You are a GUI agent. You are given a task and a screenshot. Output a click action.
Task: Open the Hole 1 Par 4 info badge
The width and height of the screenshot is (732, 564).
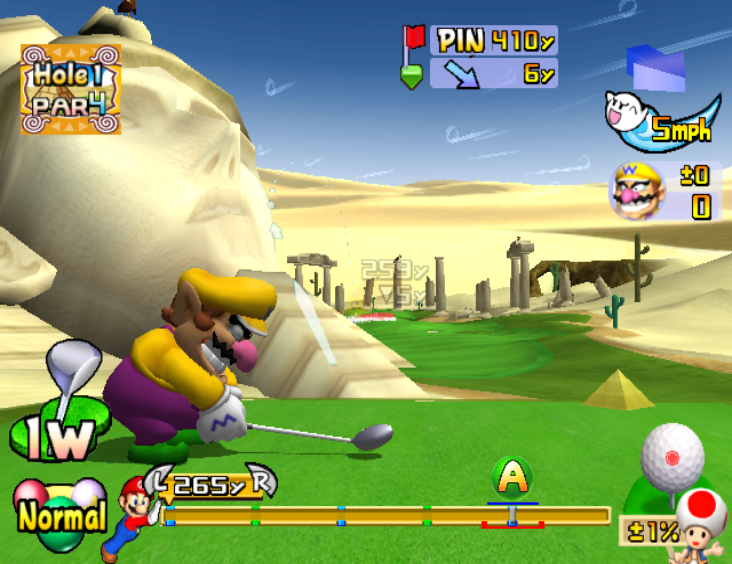71,89
